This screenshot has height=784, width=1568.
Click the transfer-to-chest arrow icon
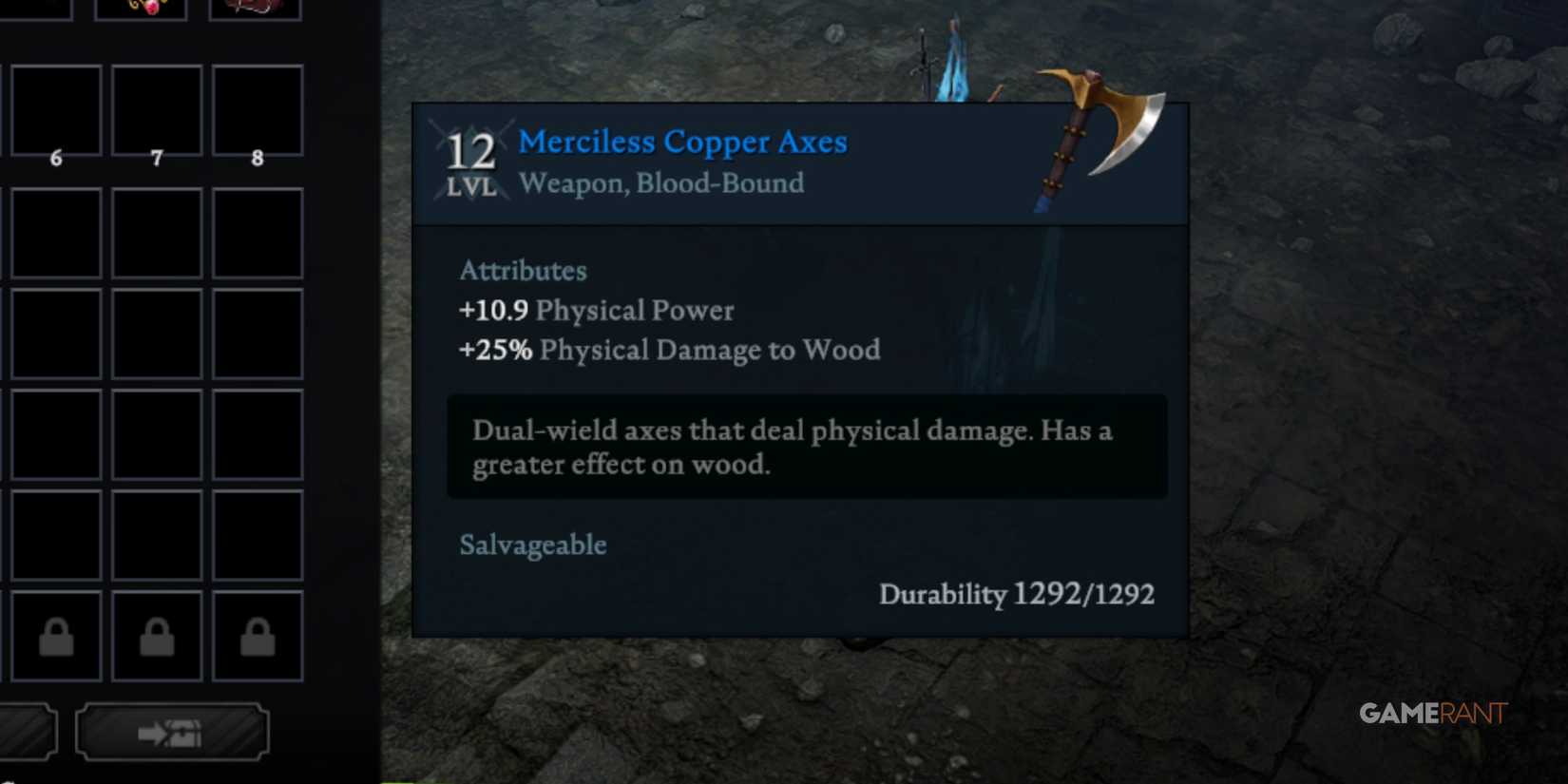click(172, 732)
